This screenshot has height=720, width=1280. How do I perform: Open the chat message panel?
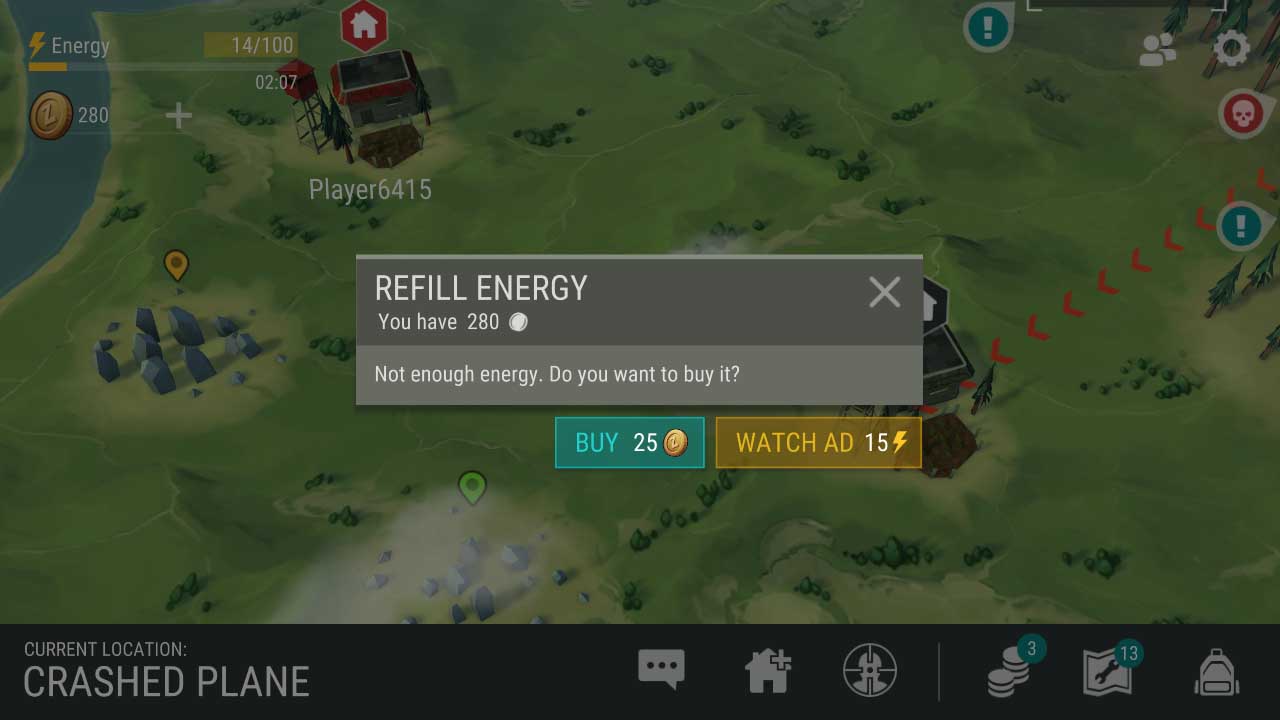coord(660,671)
